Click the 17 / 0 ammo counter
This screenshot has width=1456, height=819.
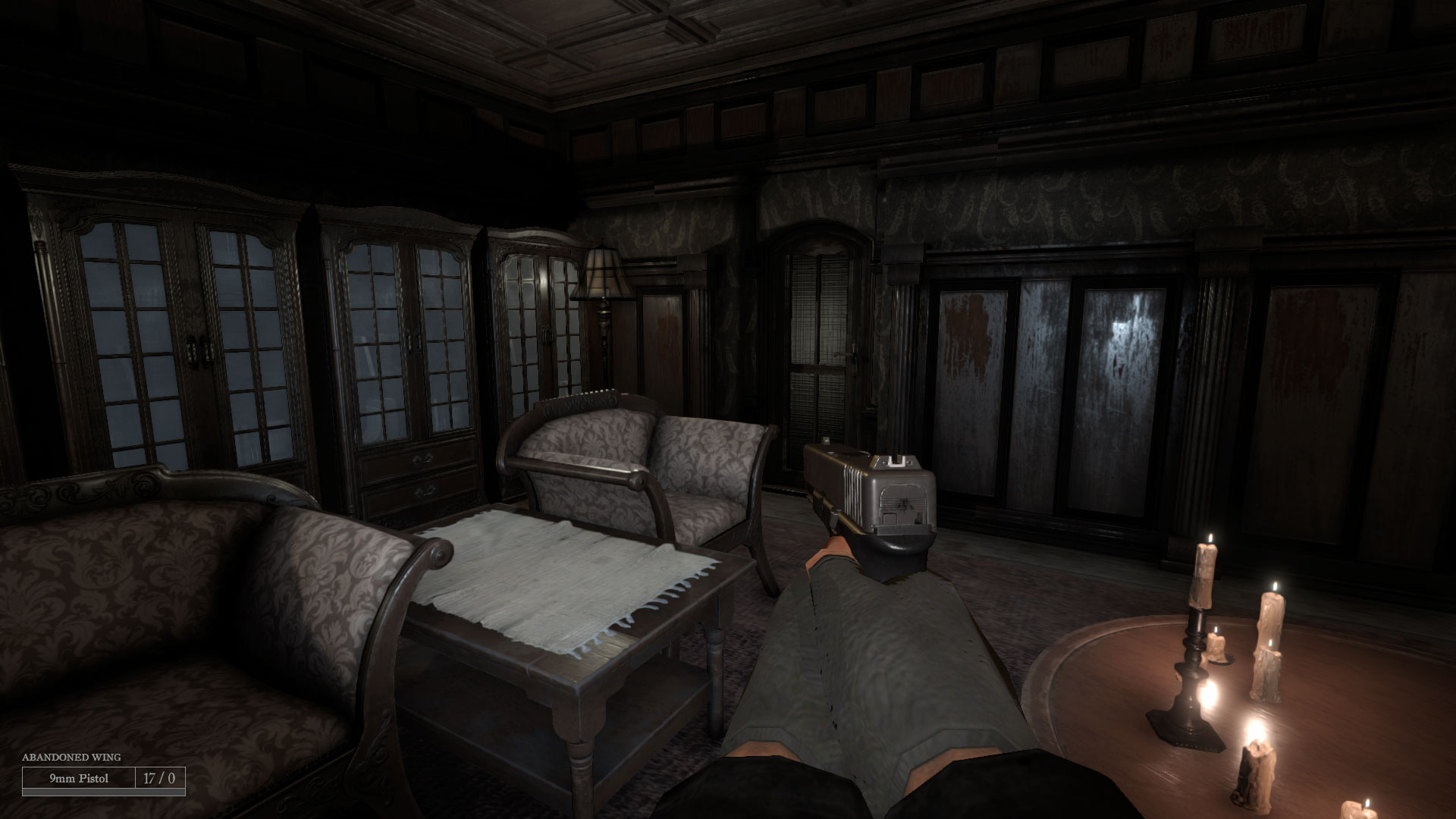pos(159,777)
